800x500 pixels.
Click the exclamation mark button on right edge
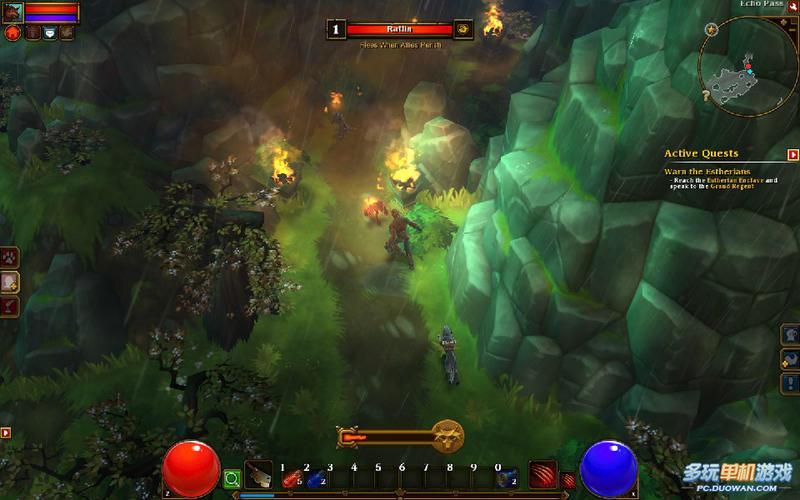791,382
